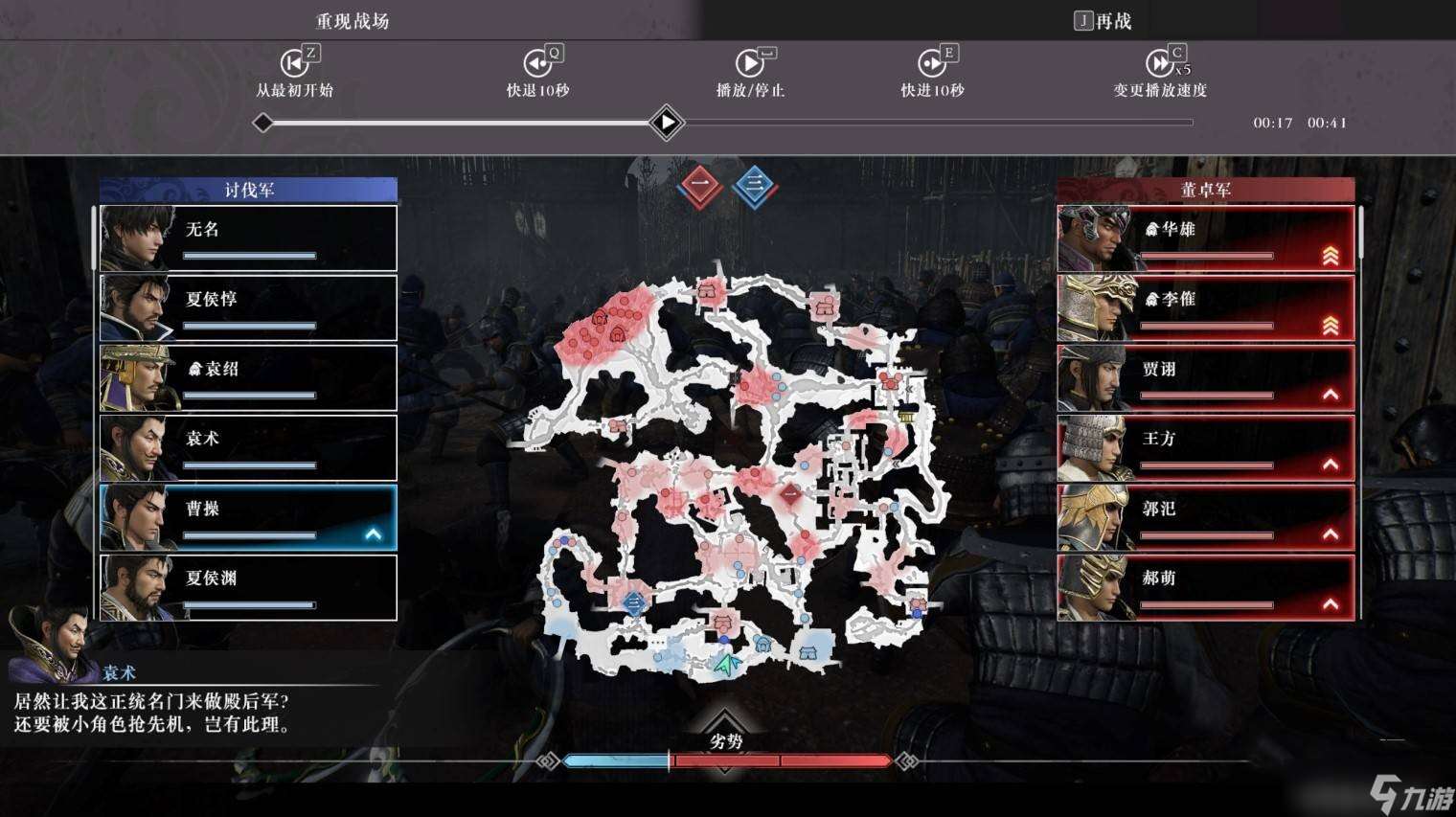
Task: Select the treasure chest icon on the map
Action: click(905, 417)
